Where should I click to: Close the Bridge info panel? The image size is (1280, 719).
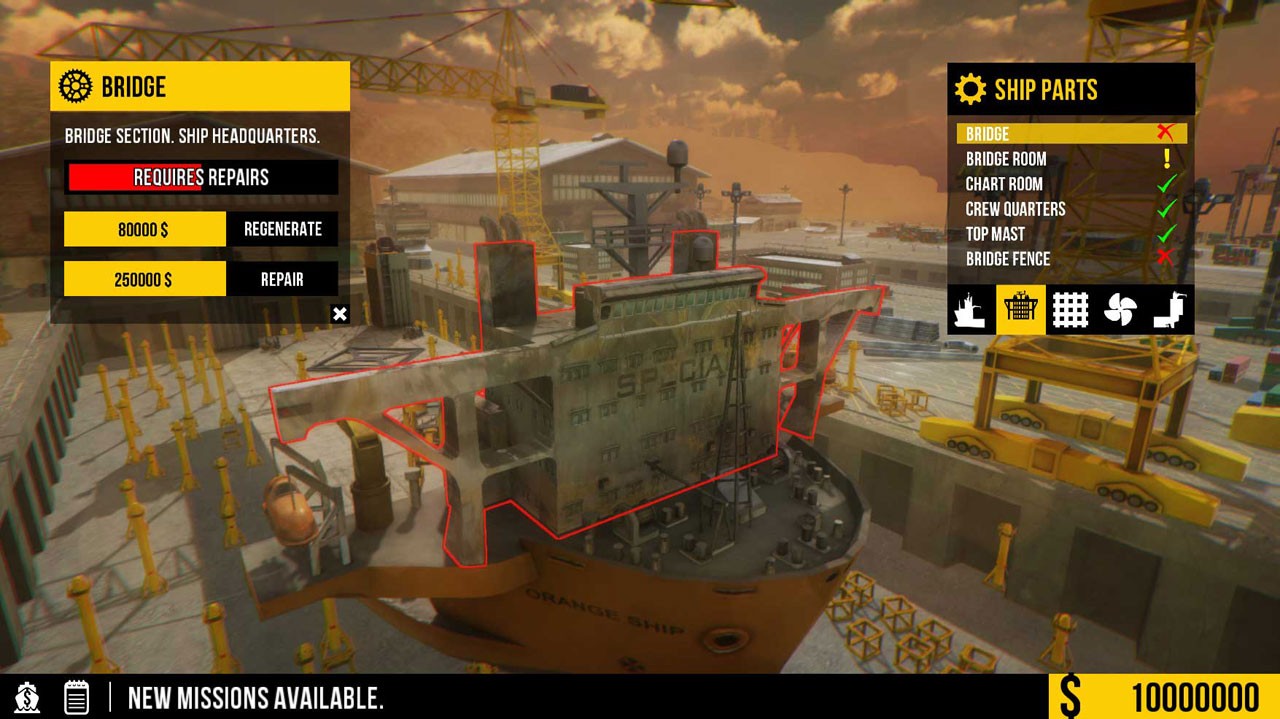coord(340,315)
